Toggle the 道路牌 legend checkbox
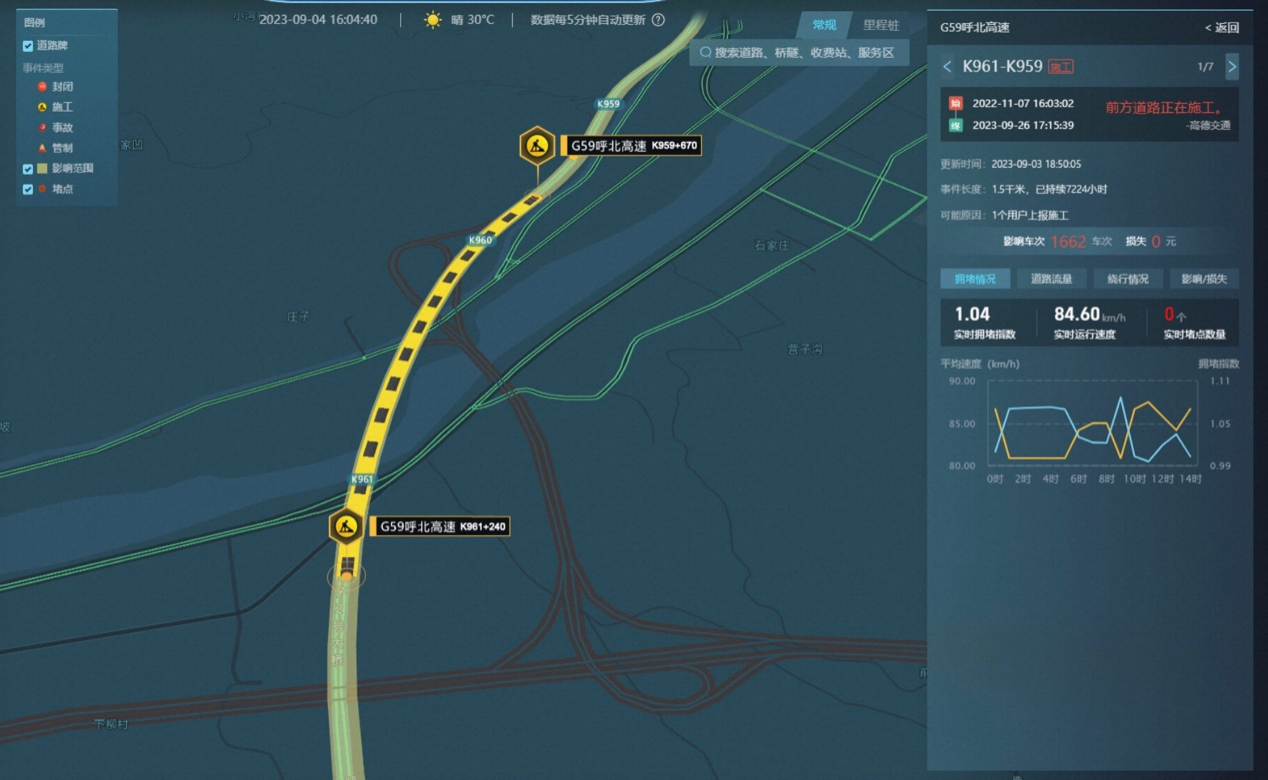1268x780 pixels. coord(29,46)
